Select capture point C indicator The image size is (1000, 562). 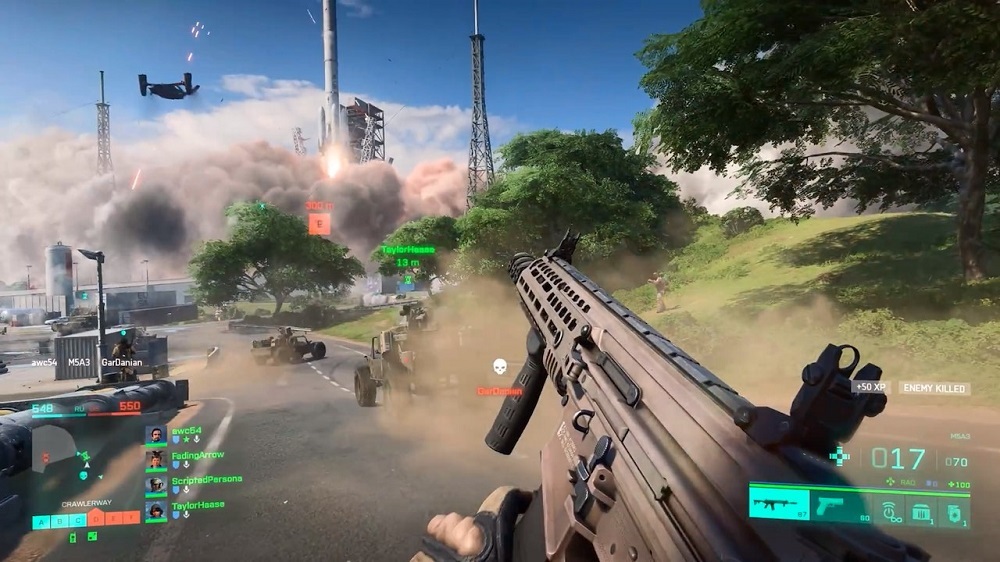(x=76, y=520)
